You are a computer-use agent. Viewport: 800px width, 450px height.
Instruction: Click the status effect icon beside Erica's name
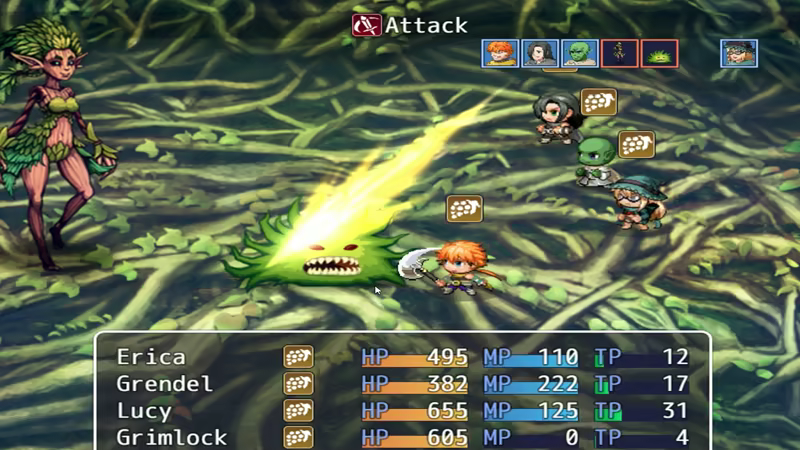[x=298, y=357]
